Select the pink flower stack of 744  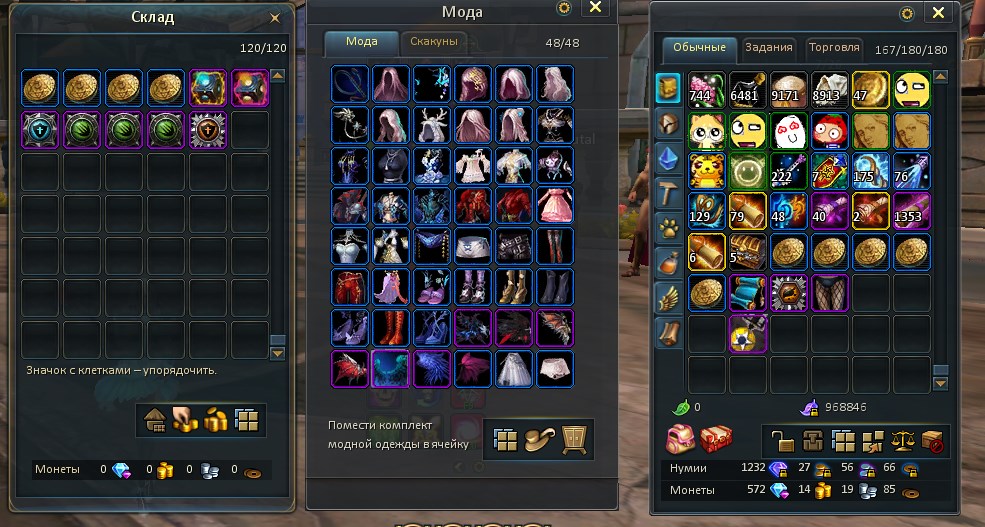tap(706, 88)
